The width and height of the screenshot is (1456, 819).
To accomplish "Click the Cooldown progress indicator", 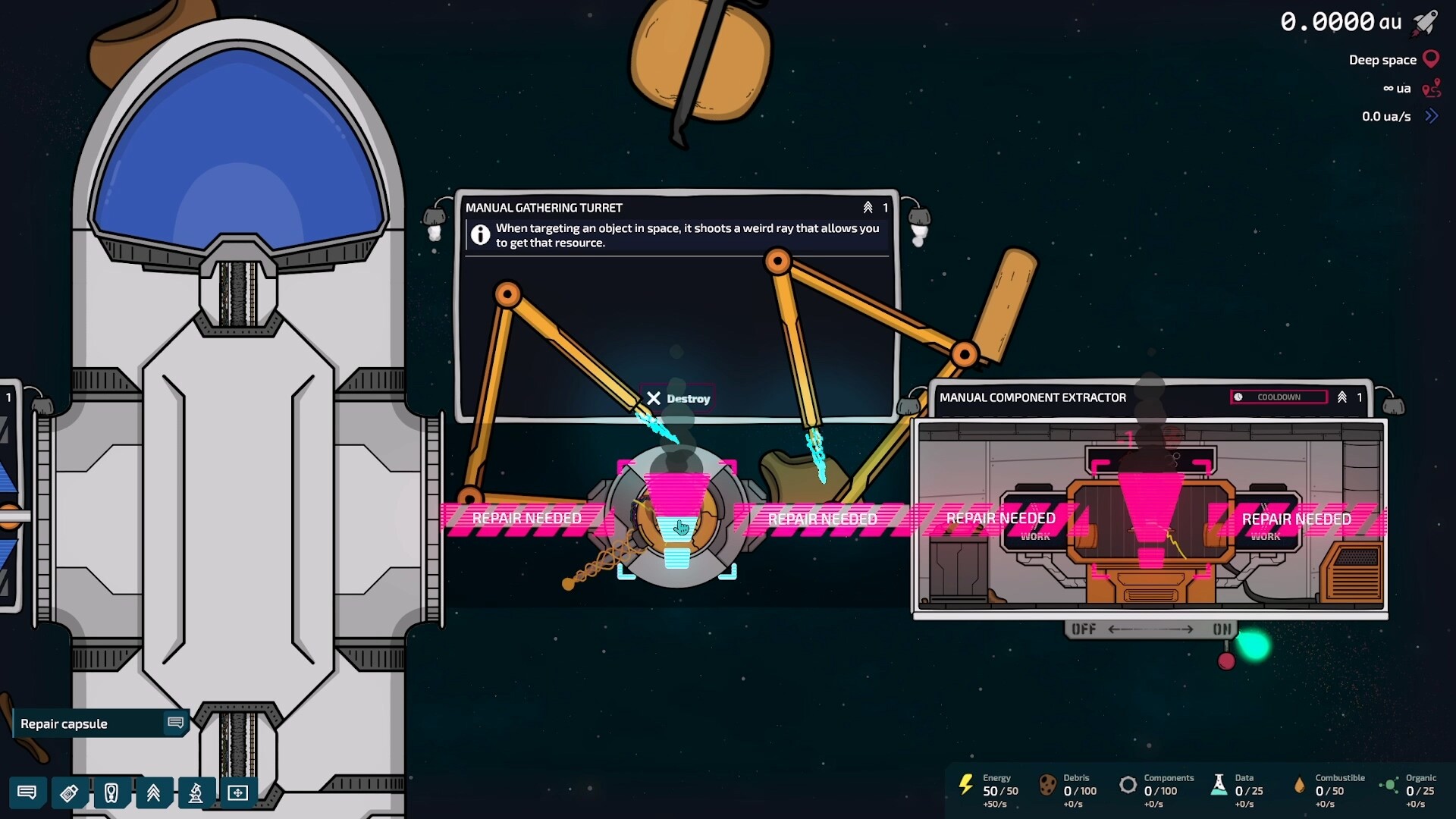I will coord(1279,397).
